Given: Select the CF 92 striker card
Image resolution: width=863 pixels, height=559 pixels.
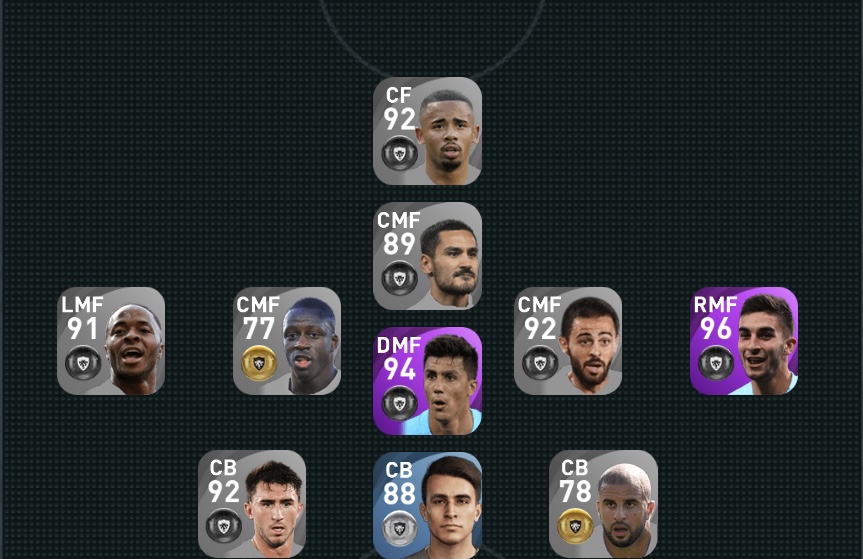Looking at the screenshot, I should coord(427,131).
